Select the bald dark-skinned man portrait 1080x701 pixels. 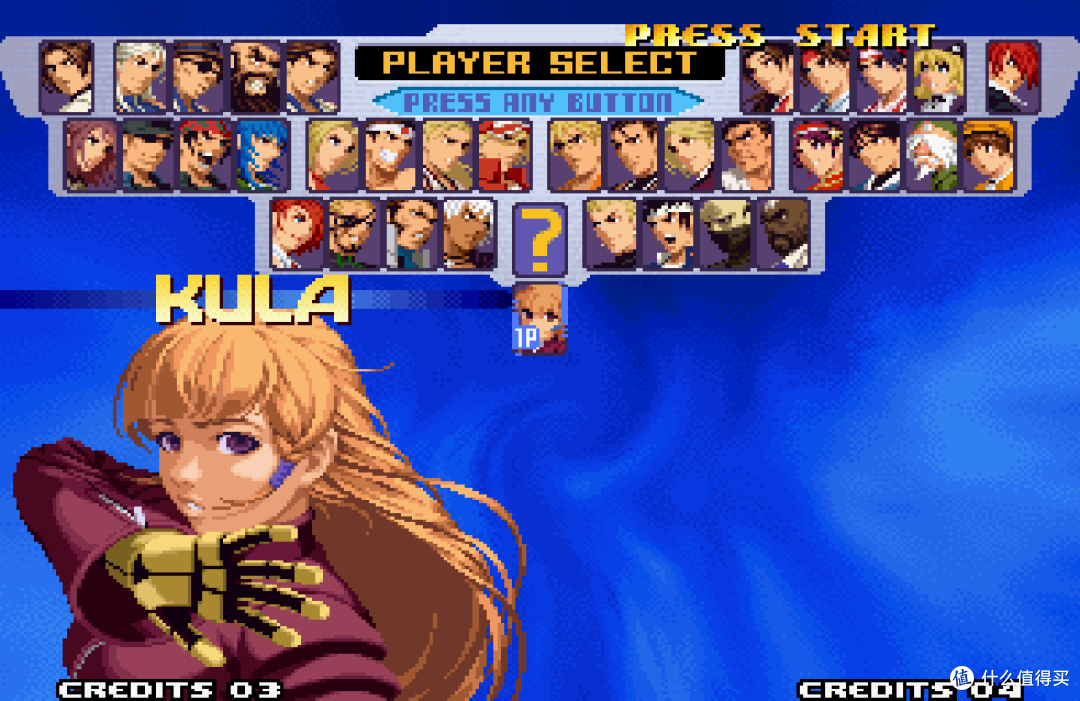[x=783, y=233]
